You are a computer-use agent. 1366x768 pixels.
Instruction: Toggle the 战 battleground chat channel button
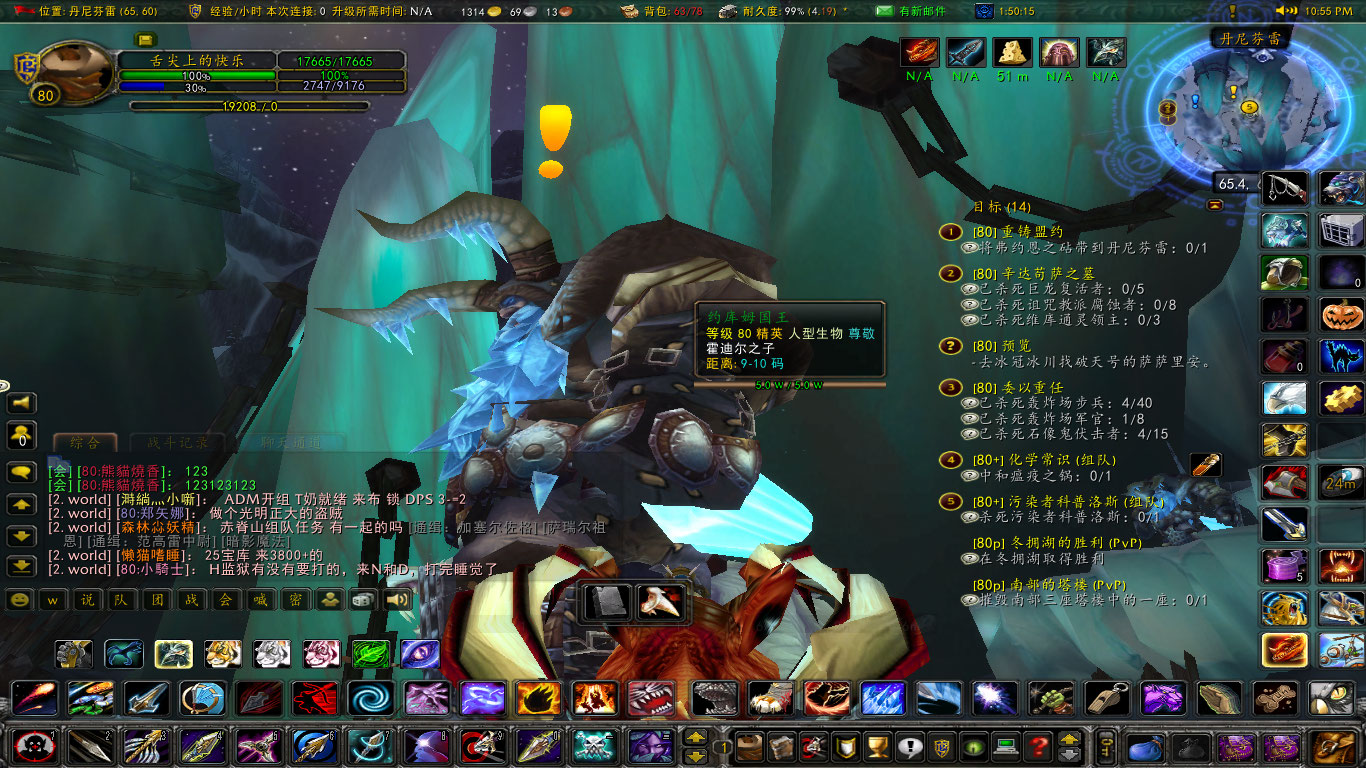[191, 601]
